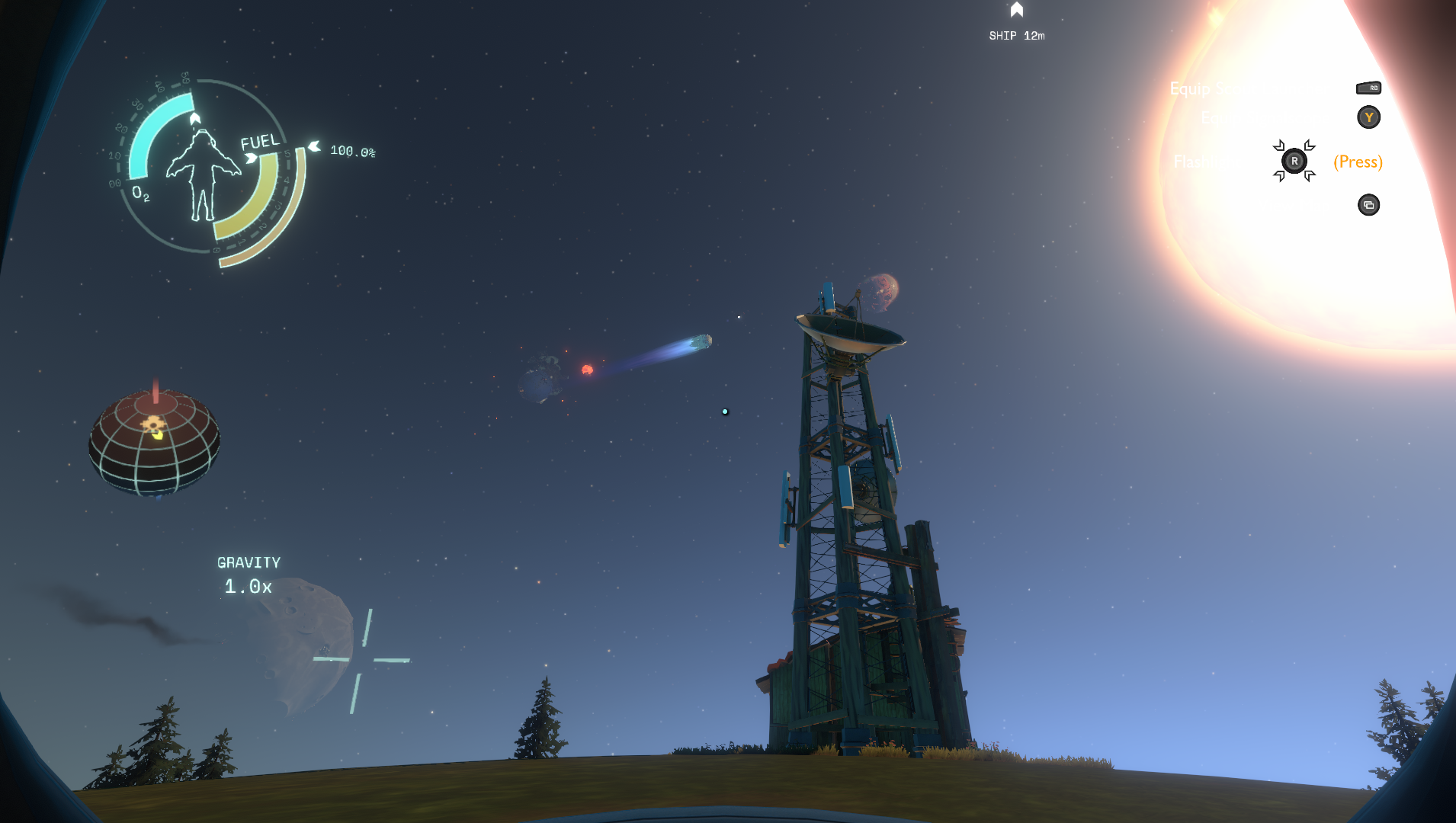
Task: Select the SHIP 12m marker arrow at top
Action: [x=1018, y=11]
